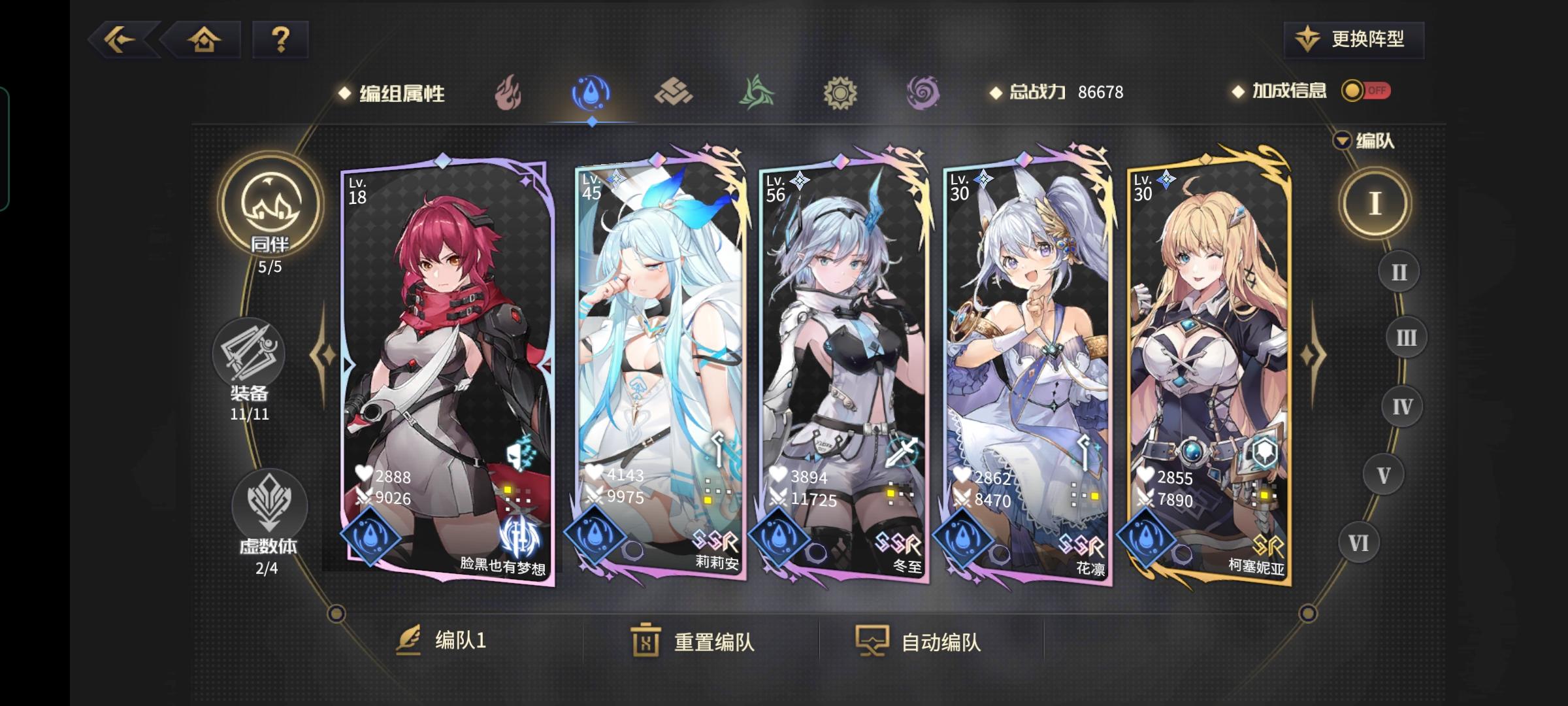
Task: Switch to team formation VI
Action: click(1358, 541)
